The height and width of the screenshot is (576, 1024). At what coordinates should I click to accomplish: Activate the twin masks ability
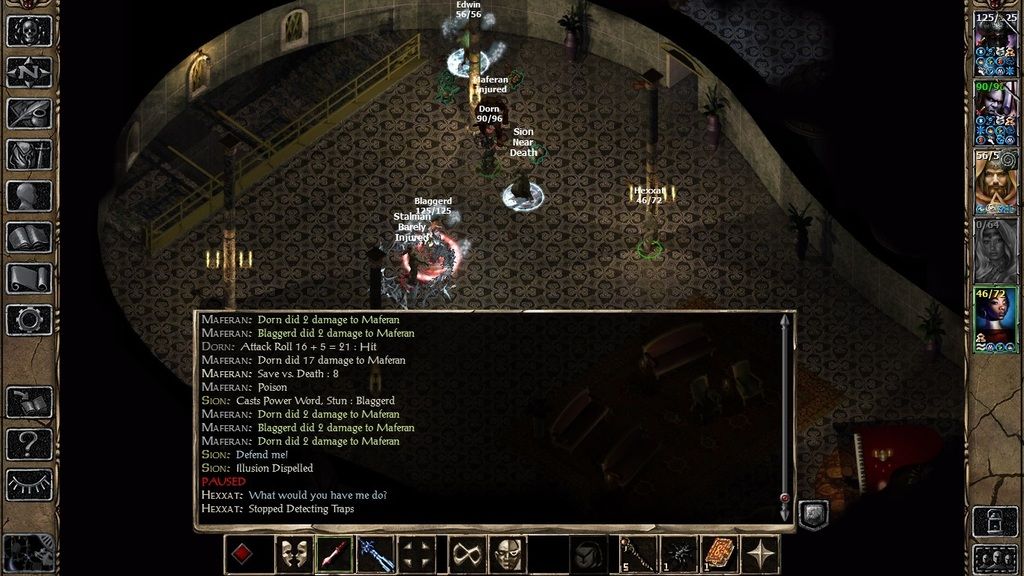[x=291, y=555]
